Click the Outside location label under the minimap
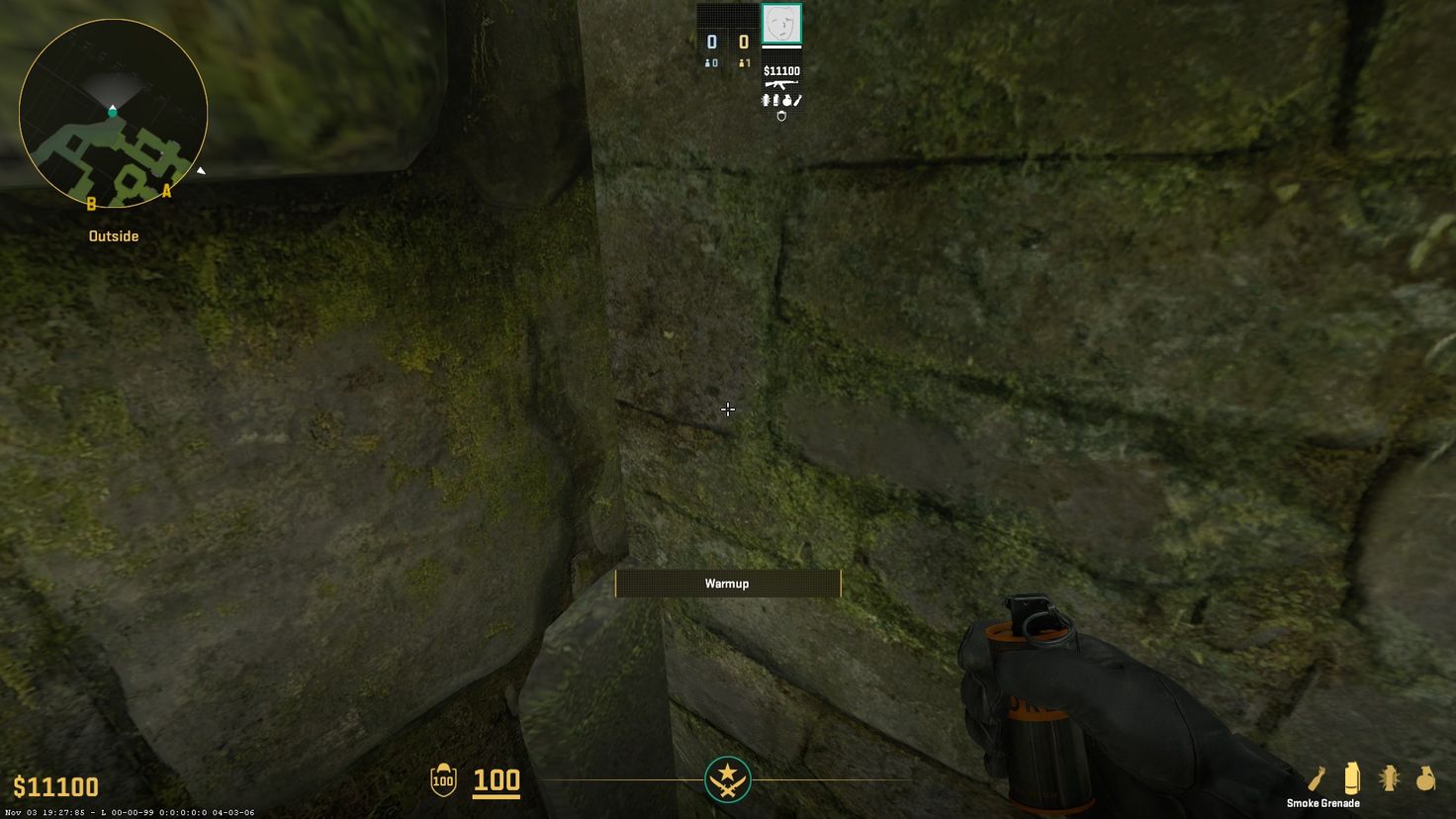1456x819 pixels. click(x=113, y=235)
